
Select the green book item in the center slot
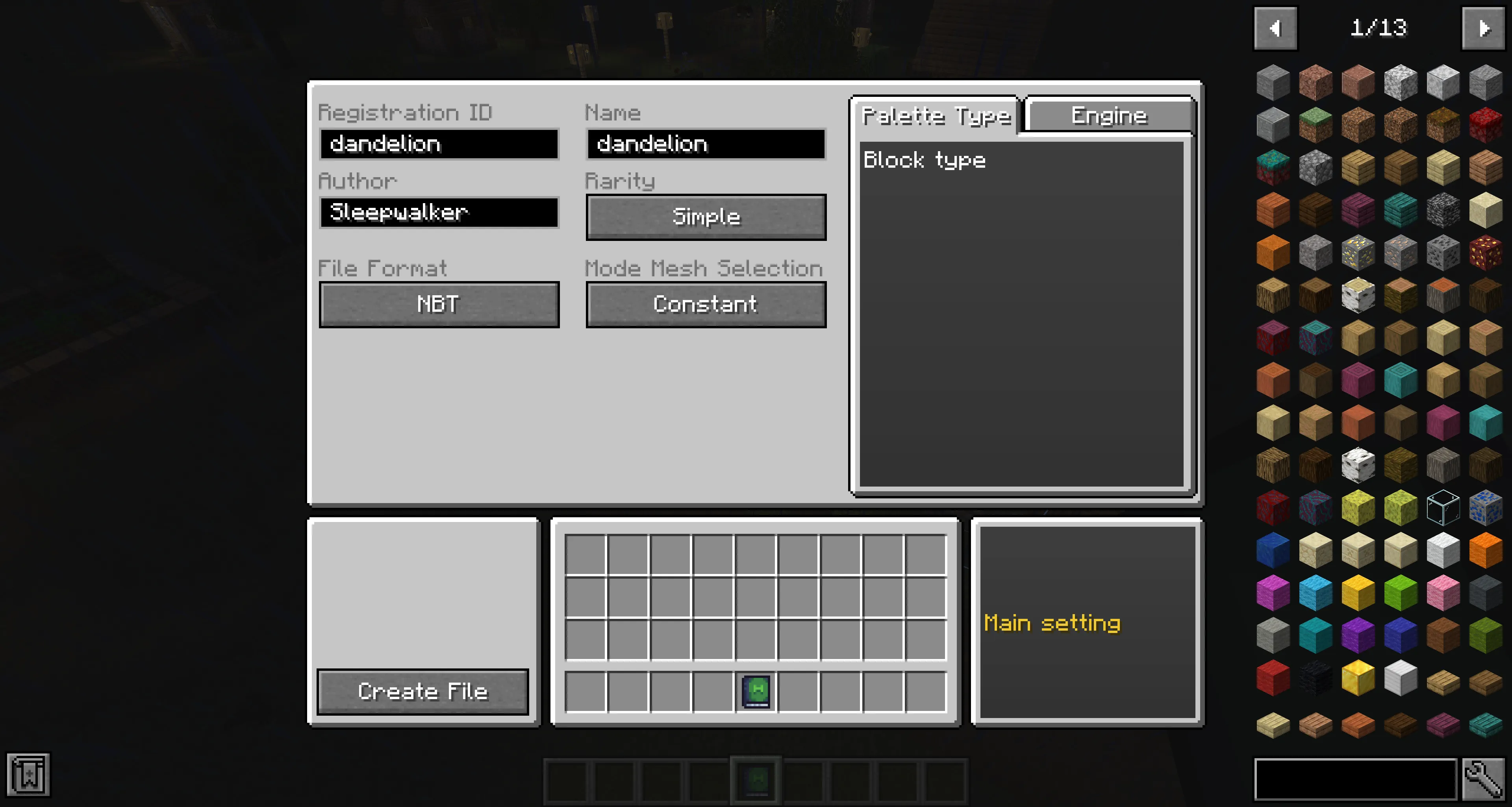coord(756,691)
